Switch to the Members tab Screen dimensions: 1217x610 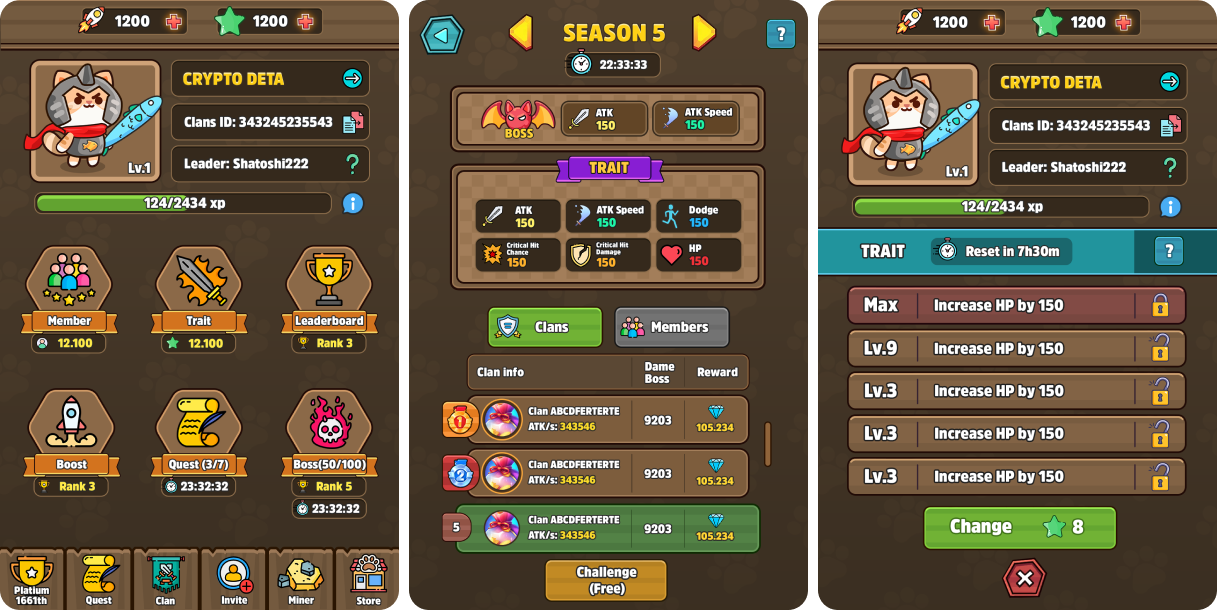[x=671, y=327]
